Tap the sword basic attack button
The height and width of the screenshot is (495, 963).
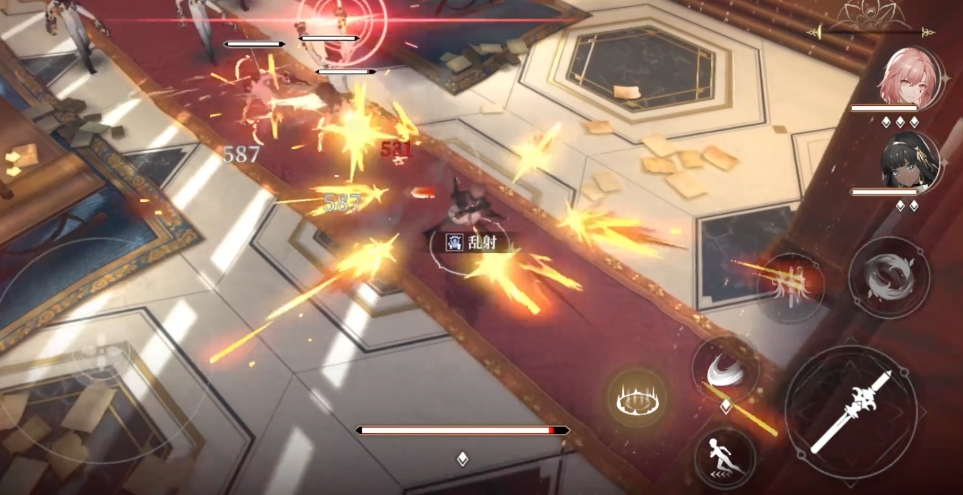(850, 411)
